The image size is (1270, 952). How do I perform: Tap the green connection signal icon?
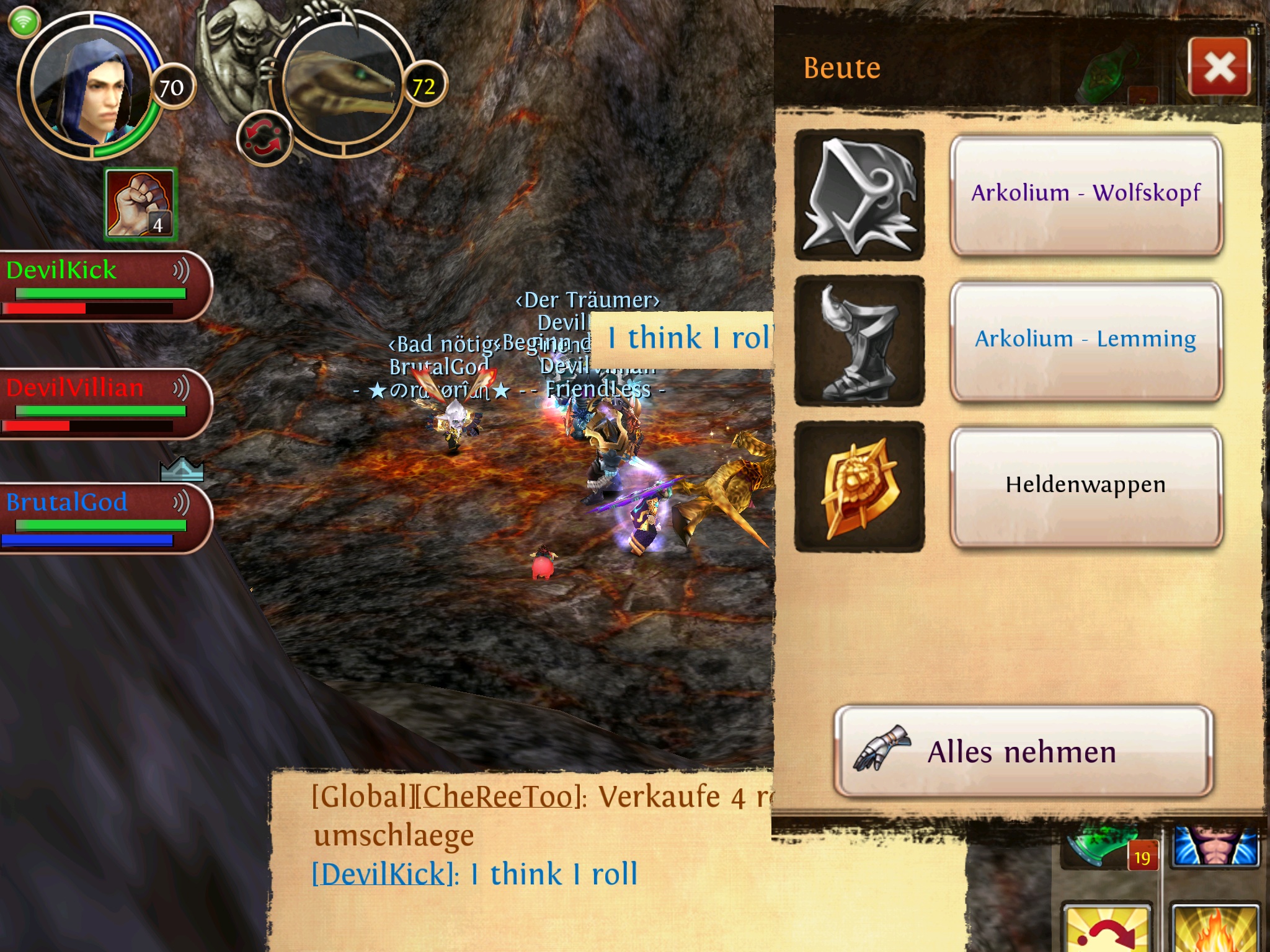coord(24,23)
